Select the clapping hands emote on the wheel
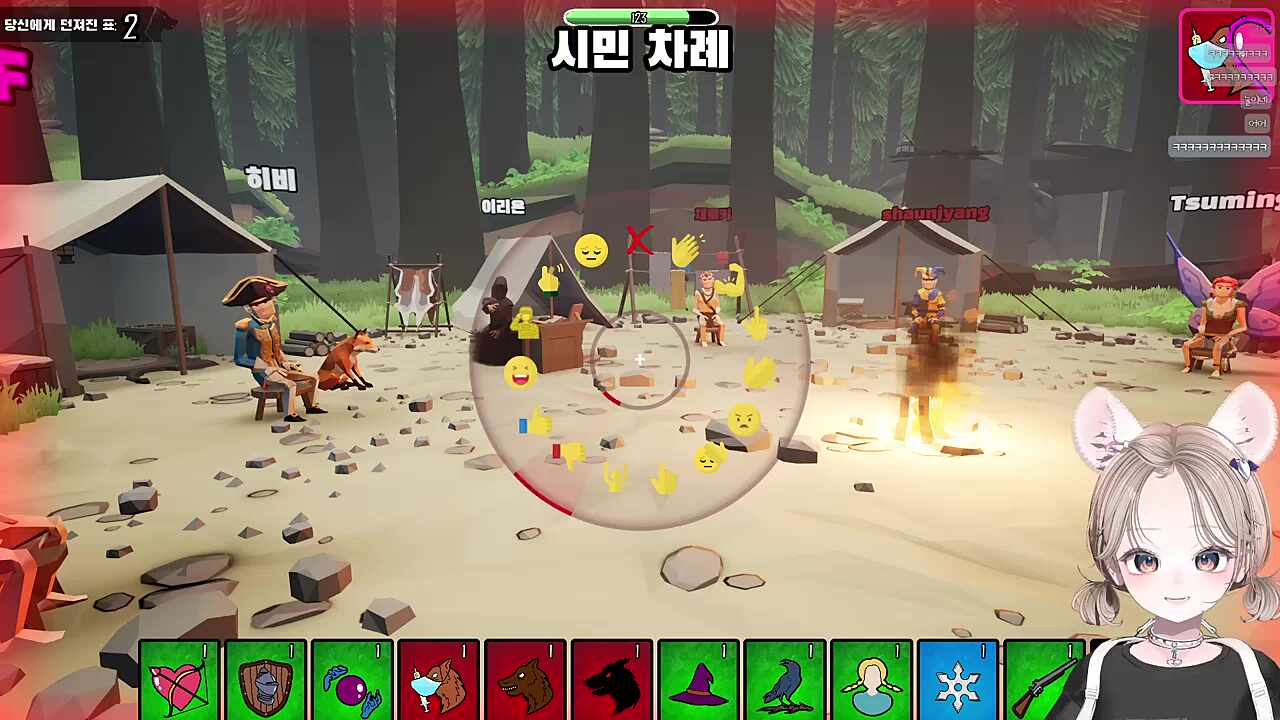Screen dimensions: 1280x720 coord(685,248)
